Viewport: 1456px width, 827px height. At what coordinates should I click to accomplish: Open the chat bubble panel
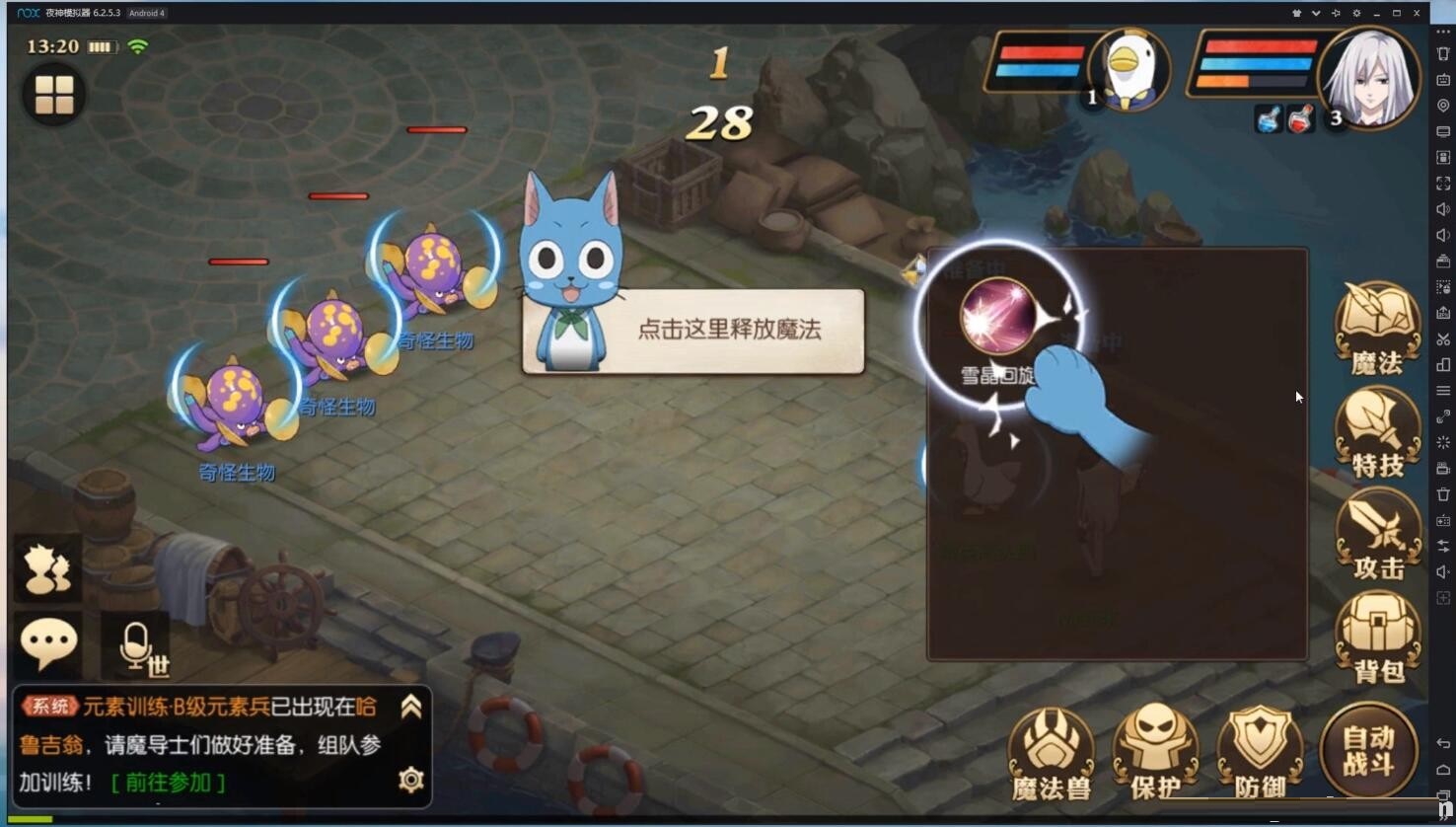47,643
